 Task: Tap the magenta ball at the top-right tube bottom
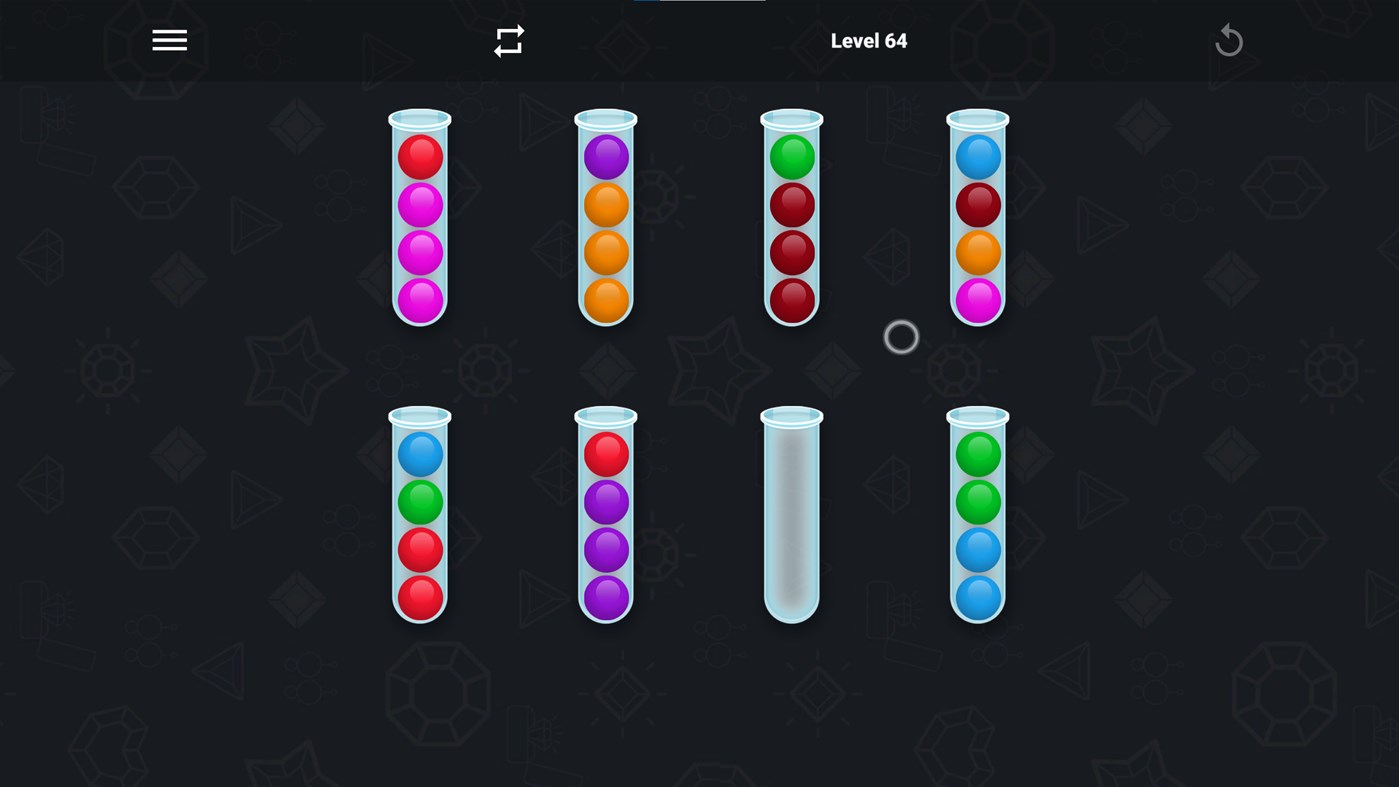[x=977, y=300]
